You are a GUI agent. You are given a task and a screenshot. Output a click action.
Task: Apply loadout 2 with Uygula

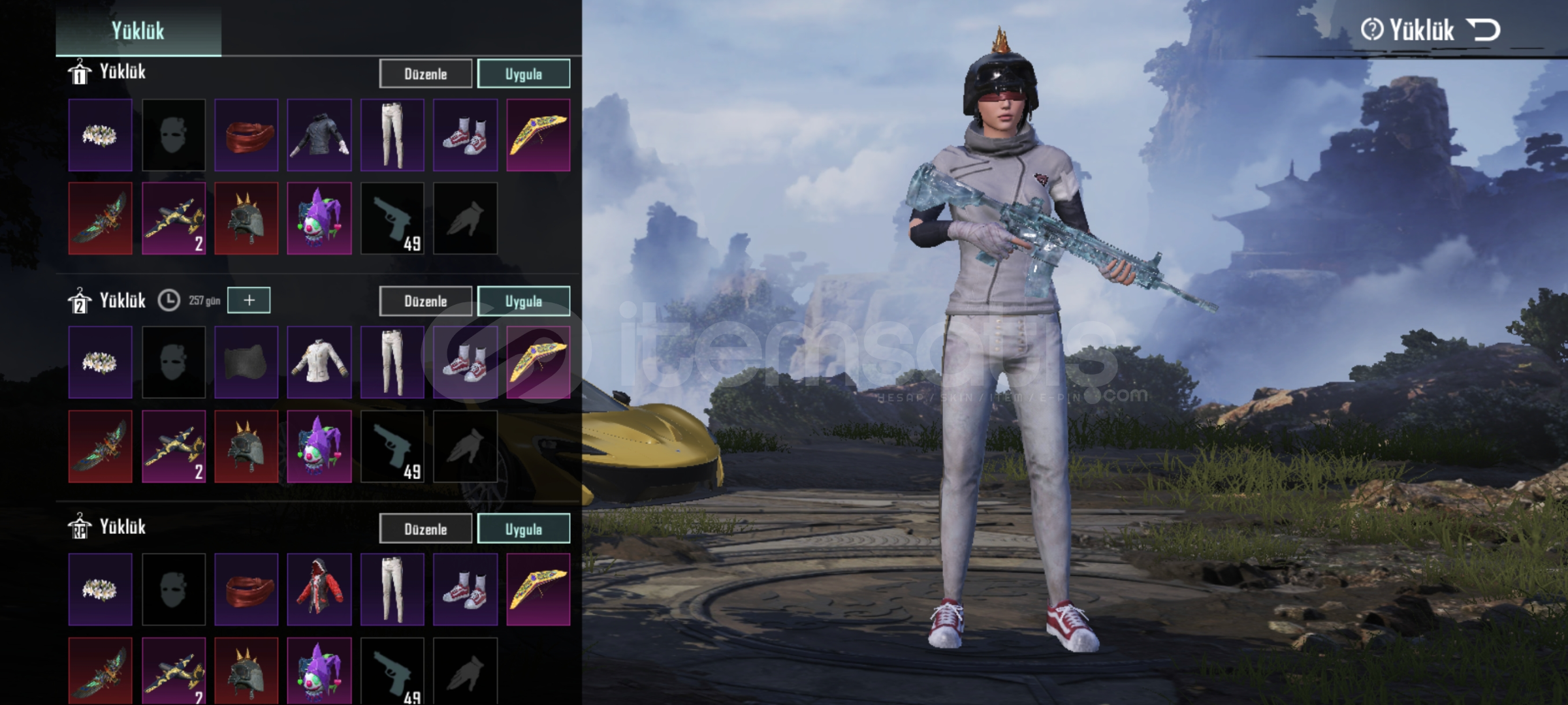point(523,301)
